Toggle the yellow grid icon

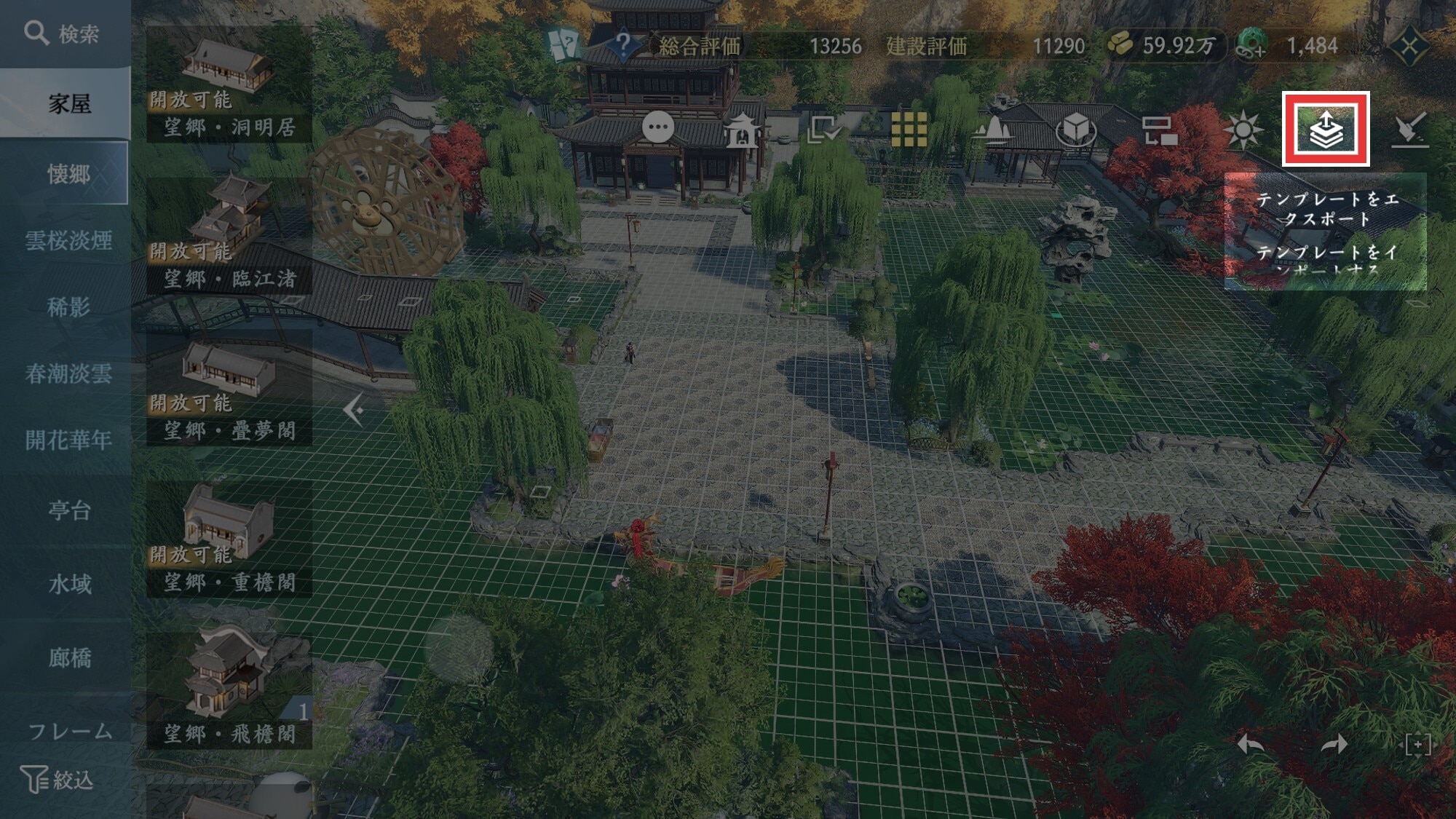pyautogui.click(x=909, y=130)
